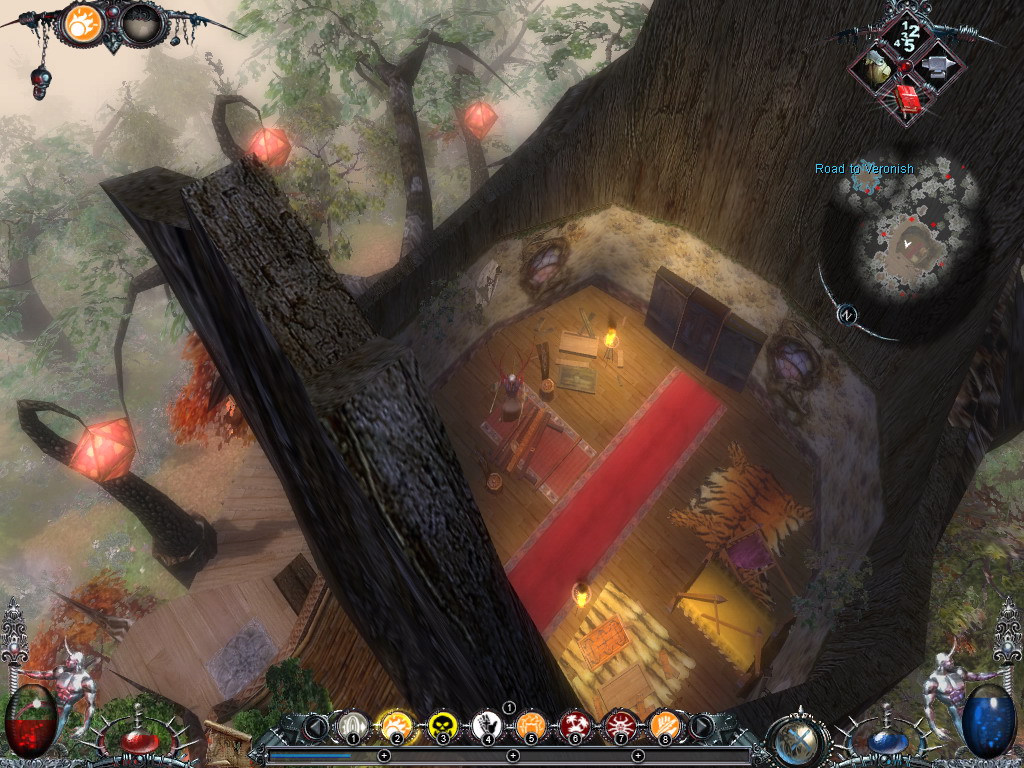Activate the orange claw skill in slot 8
The width and height of the screenshot is (1024, 768).
[663, 725]
